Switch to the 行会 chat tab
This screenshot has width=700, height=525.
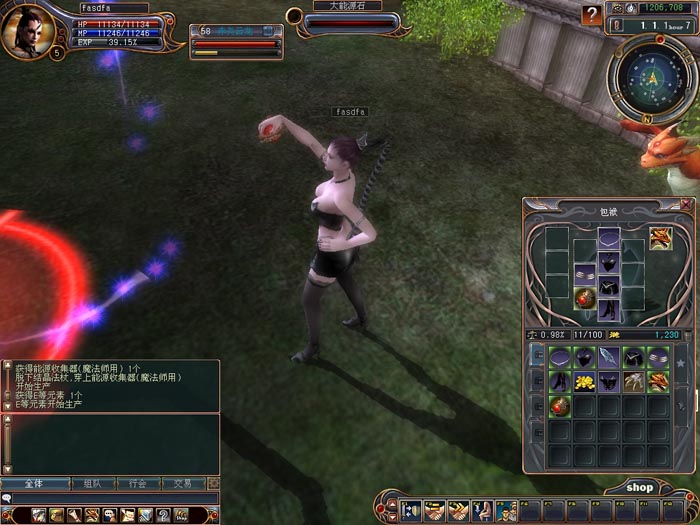click(x=138, y=483)
